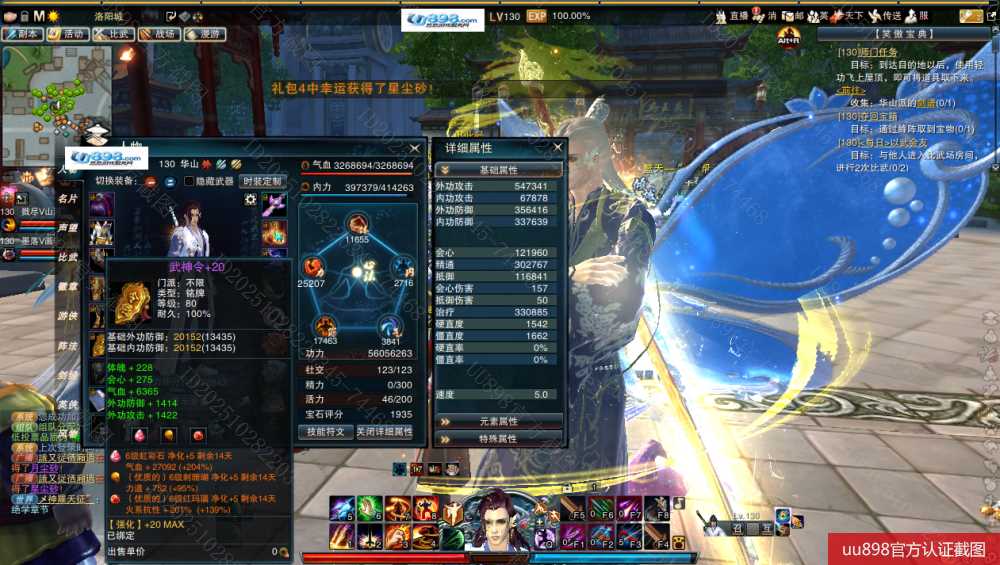Open the 邮 mail icon in top bar

[x=793, y=16]
